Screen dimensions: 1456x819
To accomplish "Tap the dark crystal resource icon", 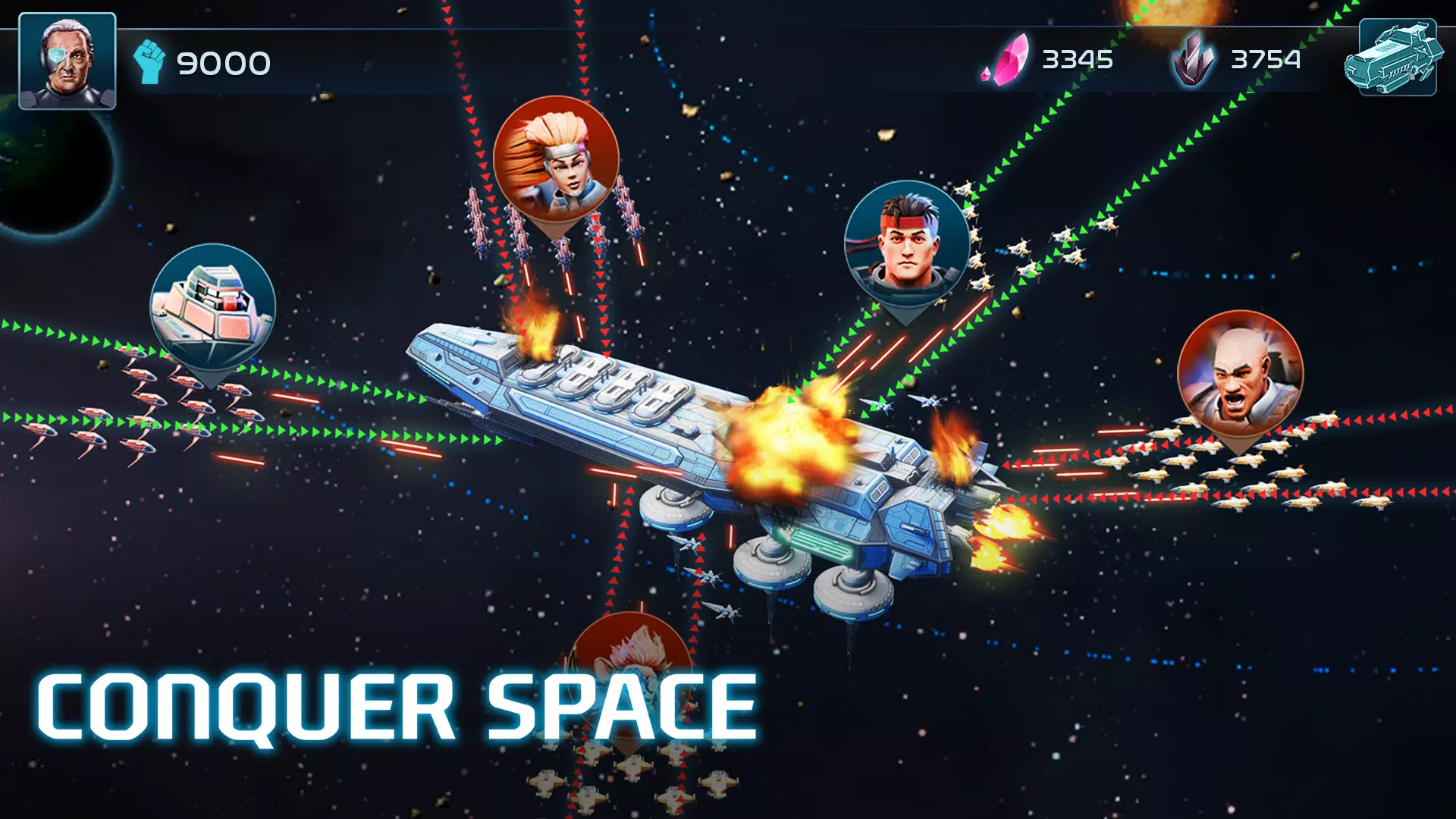I will pos(1194,61).
